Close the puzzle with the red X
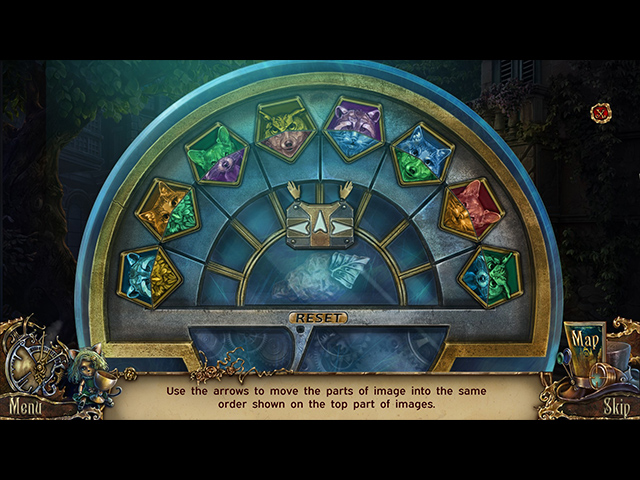Image resolution: width=640 pixels, height=480 pixels. coord(601,113)
